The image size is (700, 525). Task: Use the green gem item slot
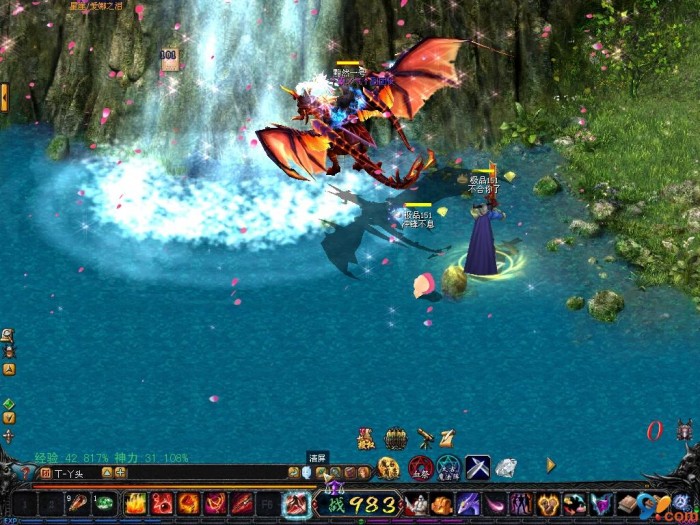click(105, 504)
